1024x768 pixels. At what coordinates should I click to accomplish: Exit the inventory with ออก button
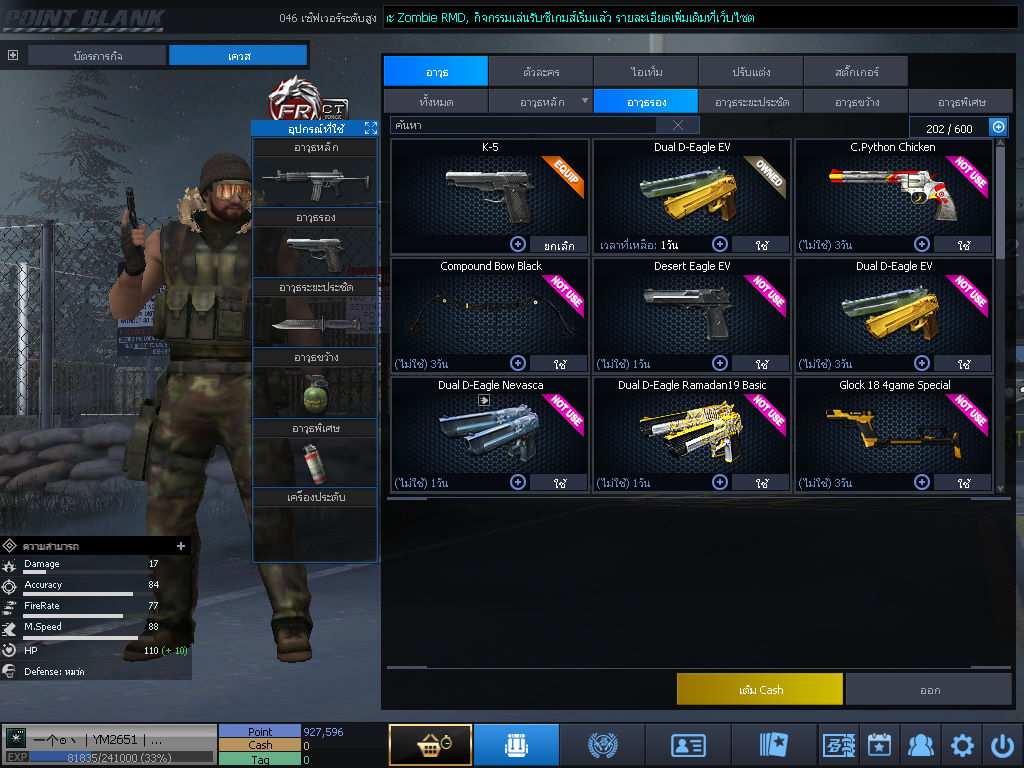point(929,690)
